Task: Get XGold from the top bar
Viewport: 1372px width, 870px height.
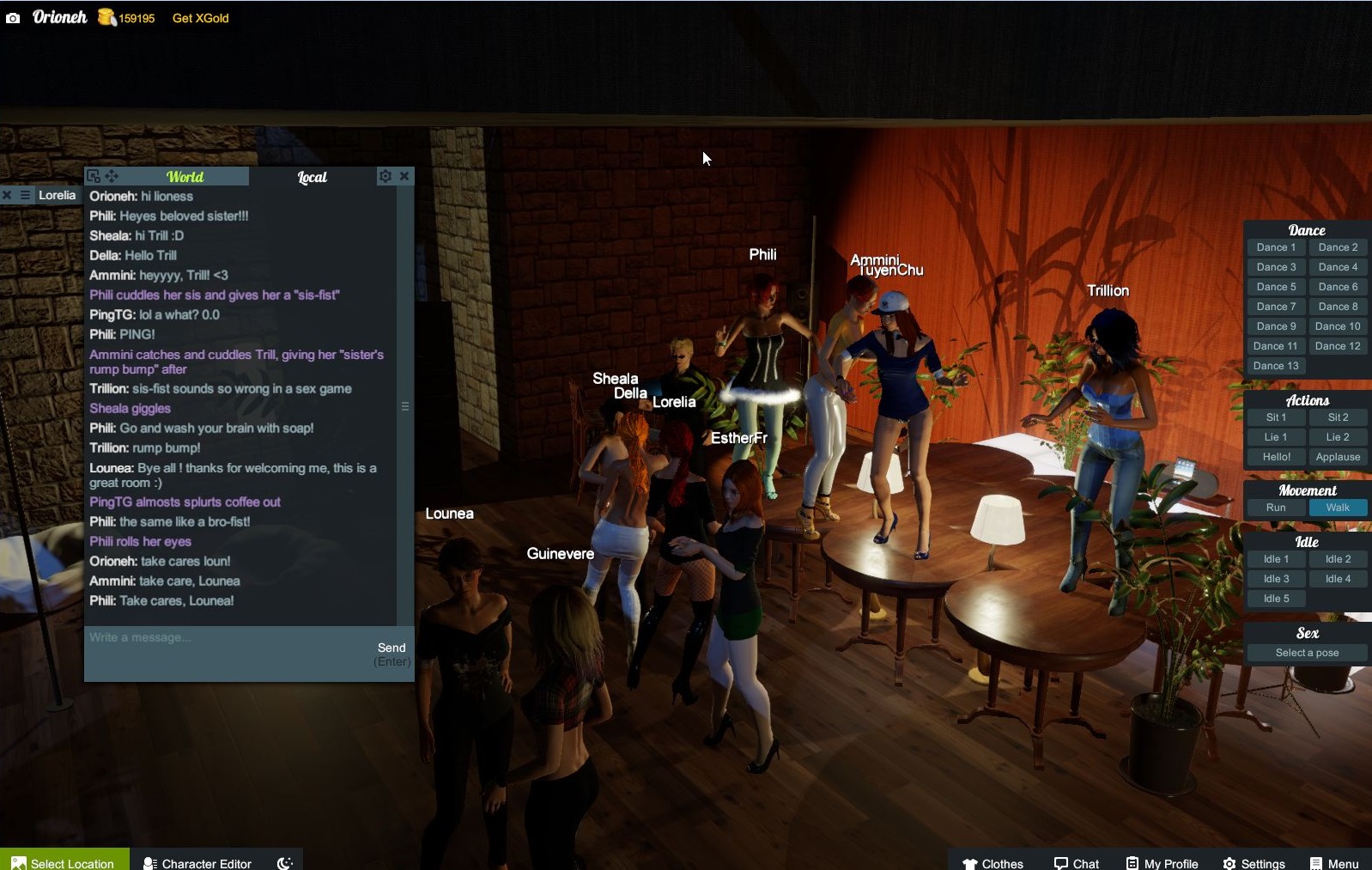Action: 200,18
